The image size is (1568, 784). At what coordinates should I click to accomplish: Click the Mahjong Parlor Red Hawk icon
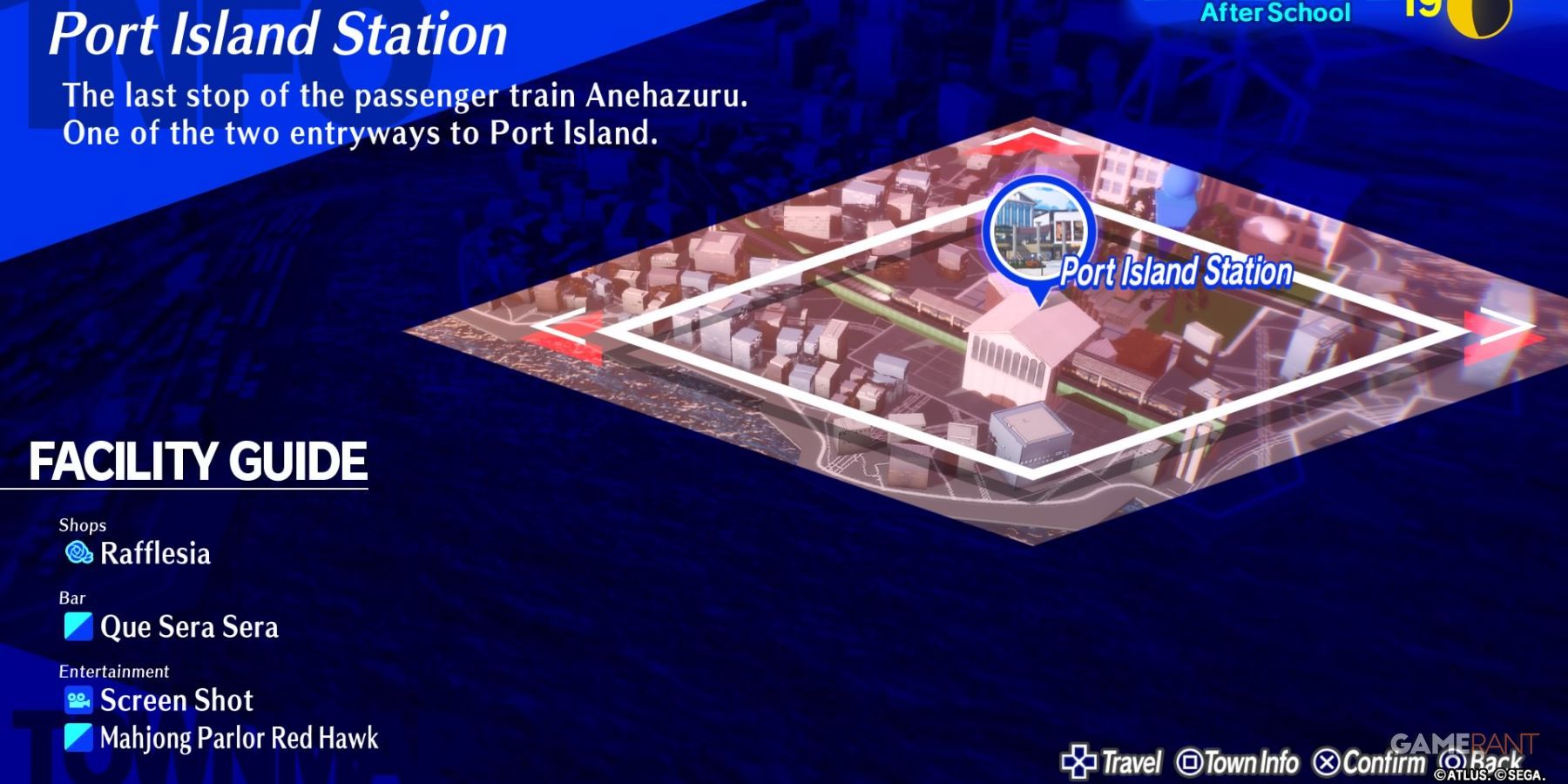coord(77,739)
